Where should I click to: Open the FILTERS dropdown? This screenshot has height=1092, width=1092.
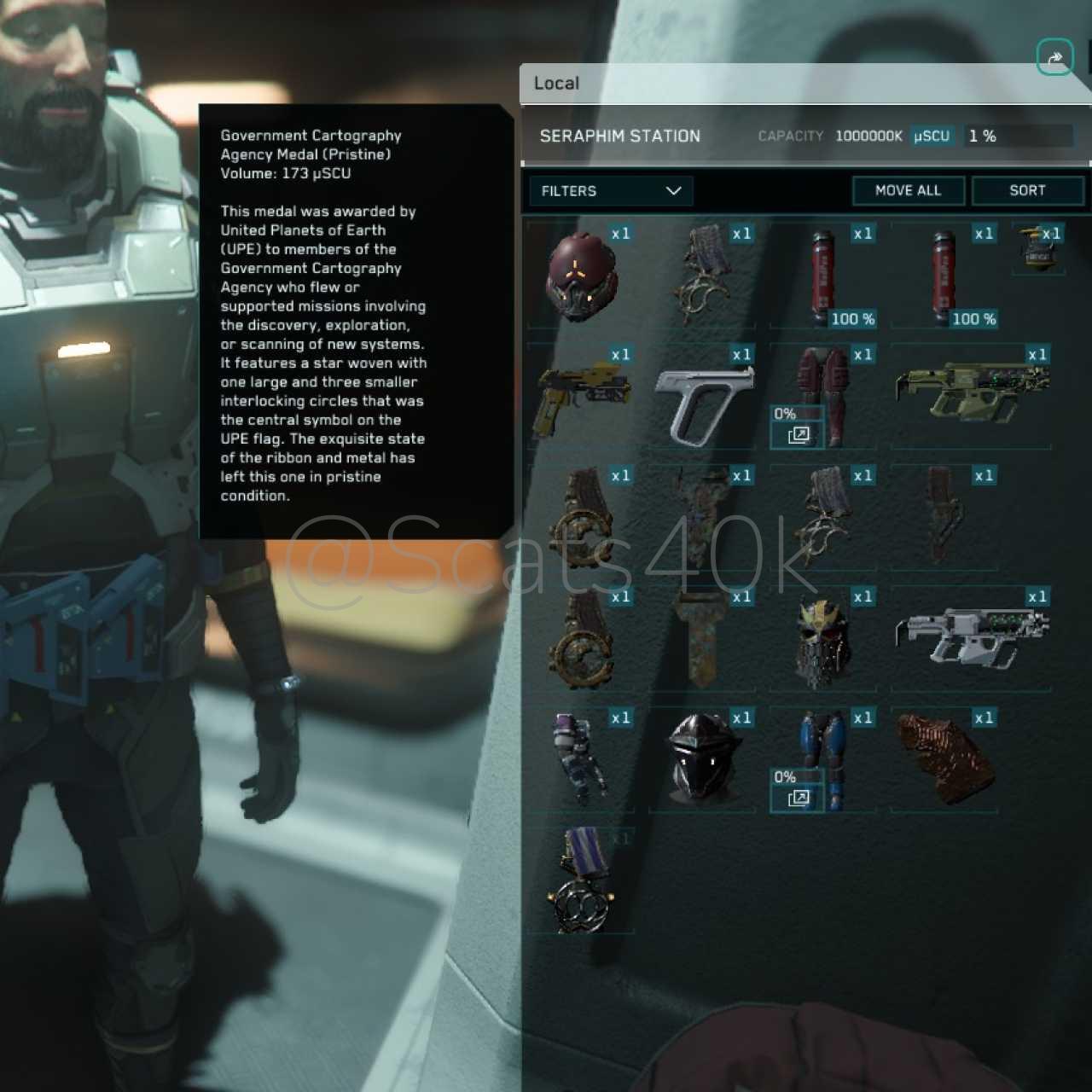pyautogui.click(x=611, y=191)
